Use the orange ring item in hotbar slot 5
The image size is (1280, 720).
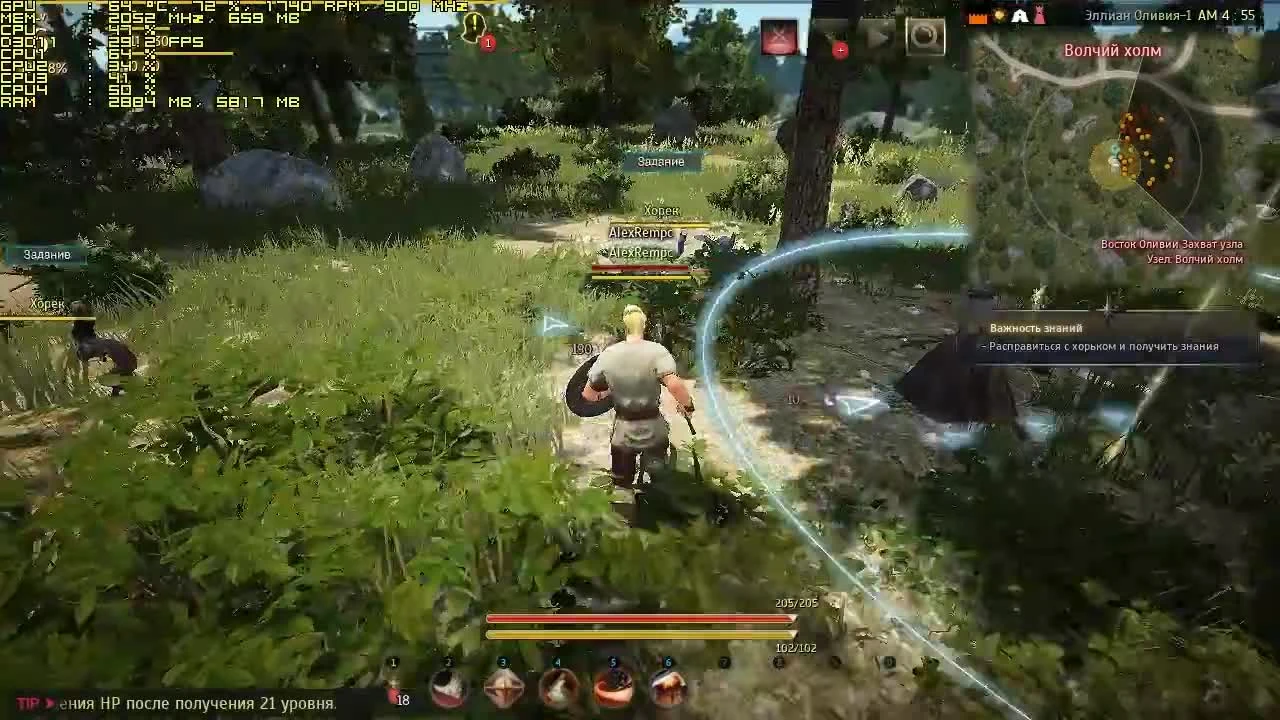point(613,687)
